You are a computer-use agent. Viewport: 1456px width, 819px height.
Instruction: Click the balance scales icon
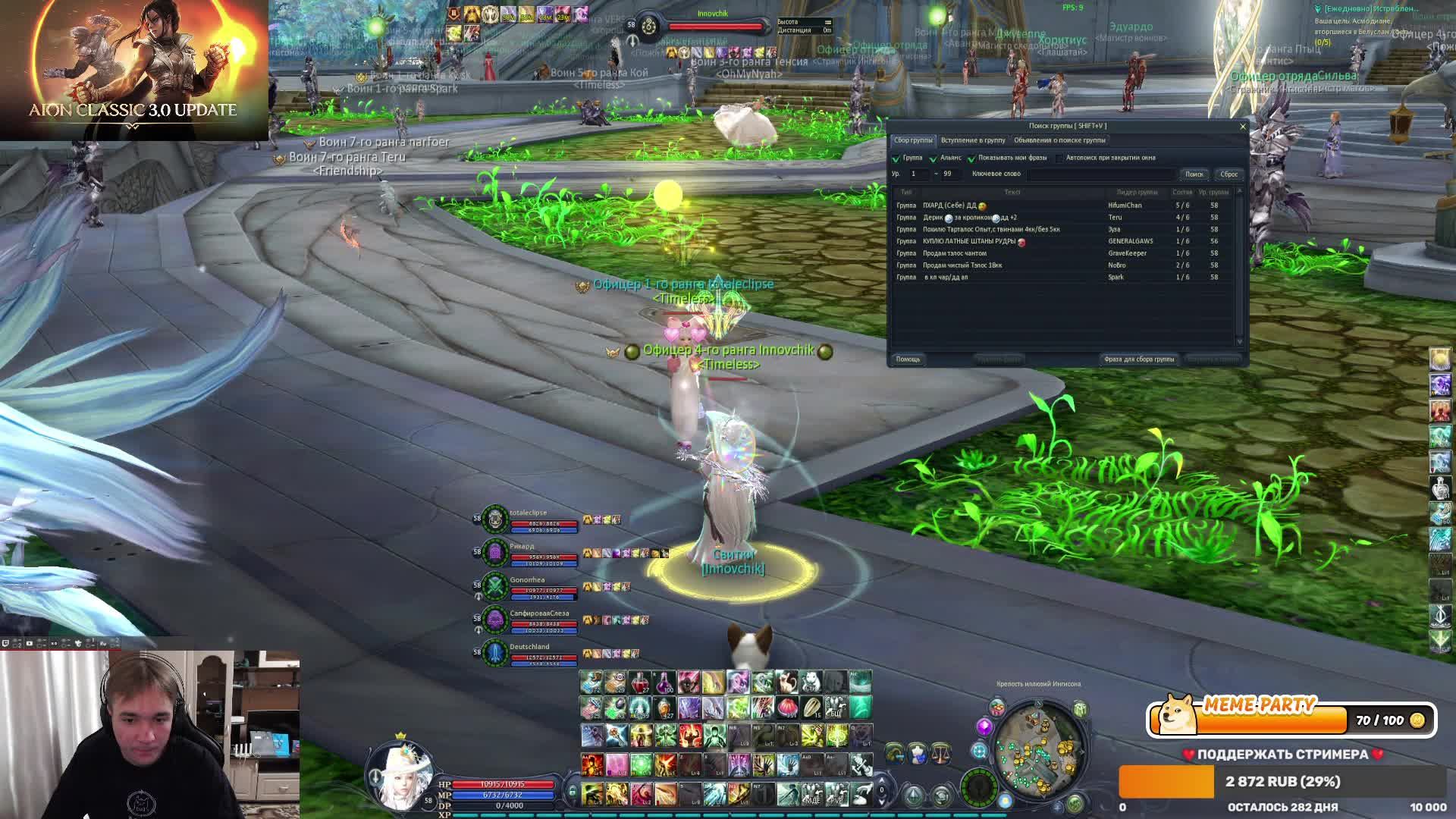(941, 752)
